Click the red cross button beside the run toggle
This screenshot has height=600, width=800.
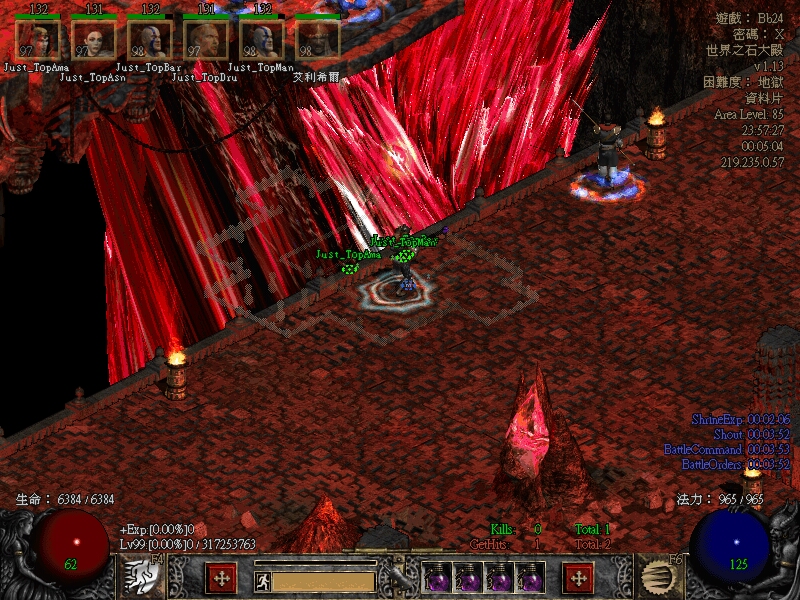pos(221,579)
